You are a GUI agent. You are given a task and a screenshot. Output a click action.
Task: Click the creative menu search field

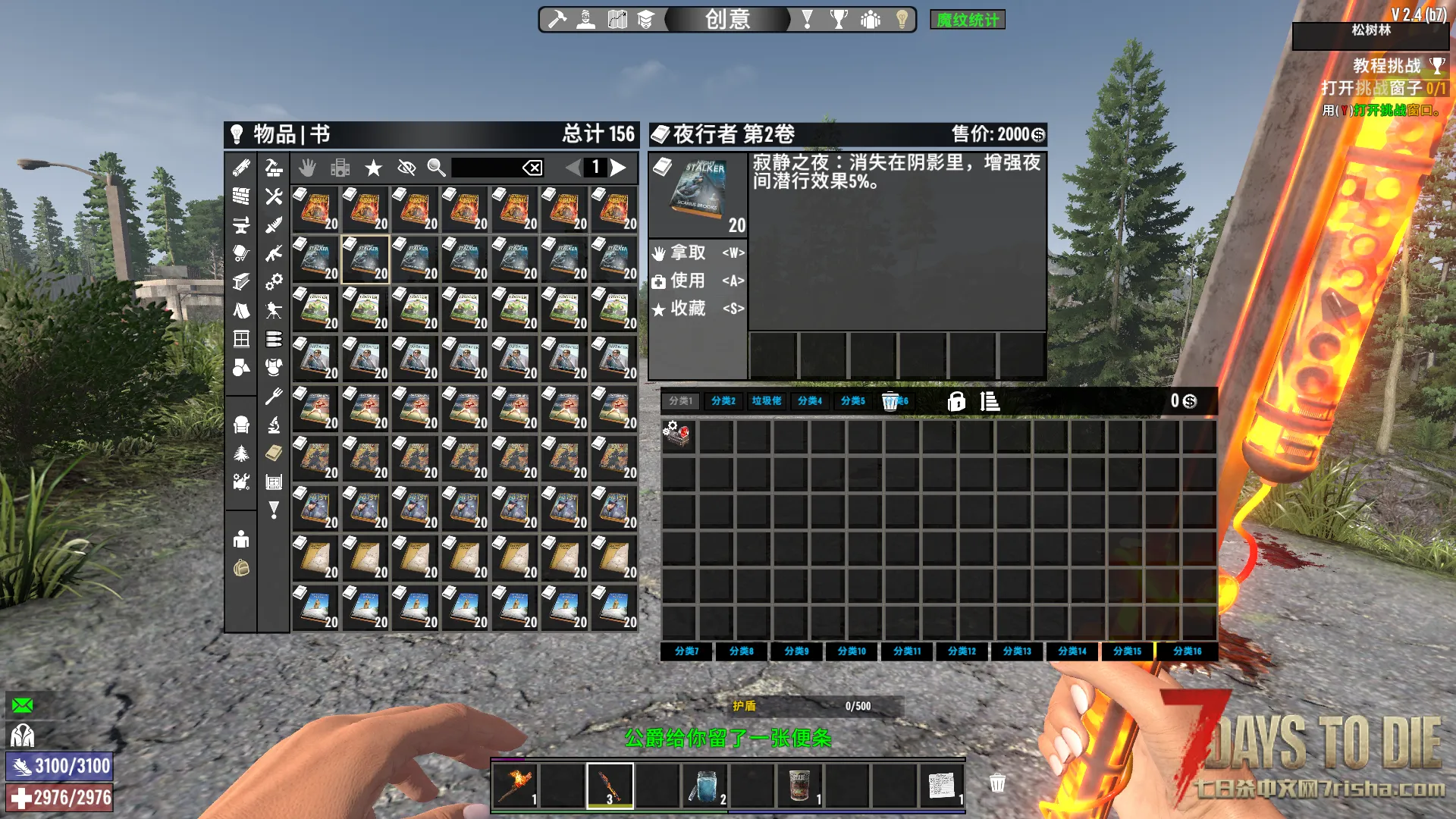(x=486, y=167)
